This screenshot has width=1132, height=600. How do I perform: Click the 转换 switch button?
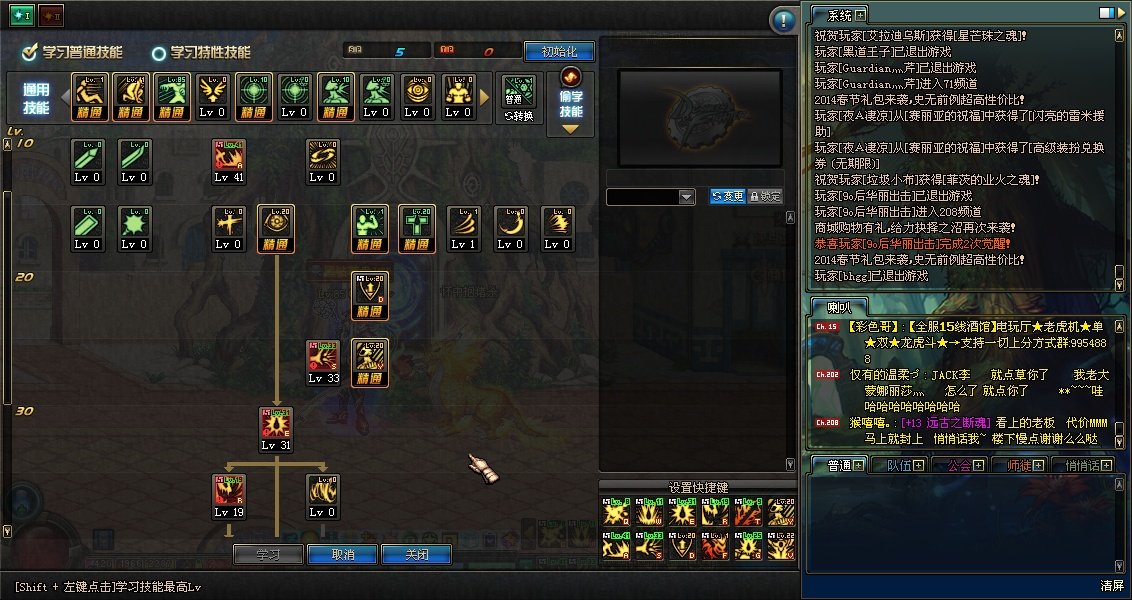coord(518,97)
